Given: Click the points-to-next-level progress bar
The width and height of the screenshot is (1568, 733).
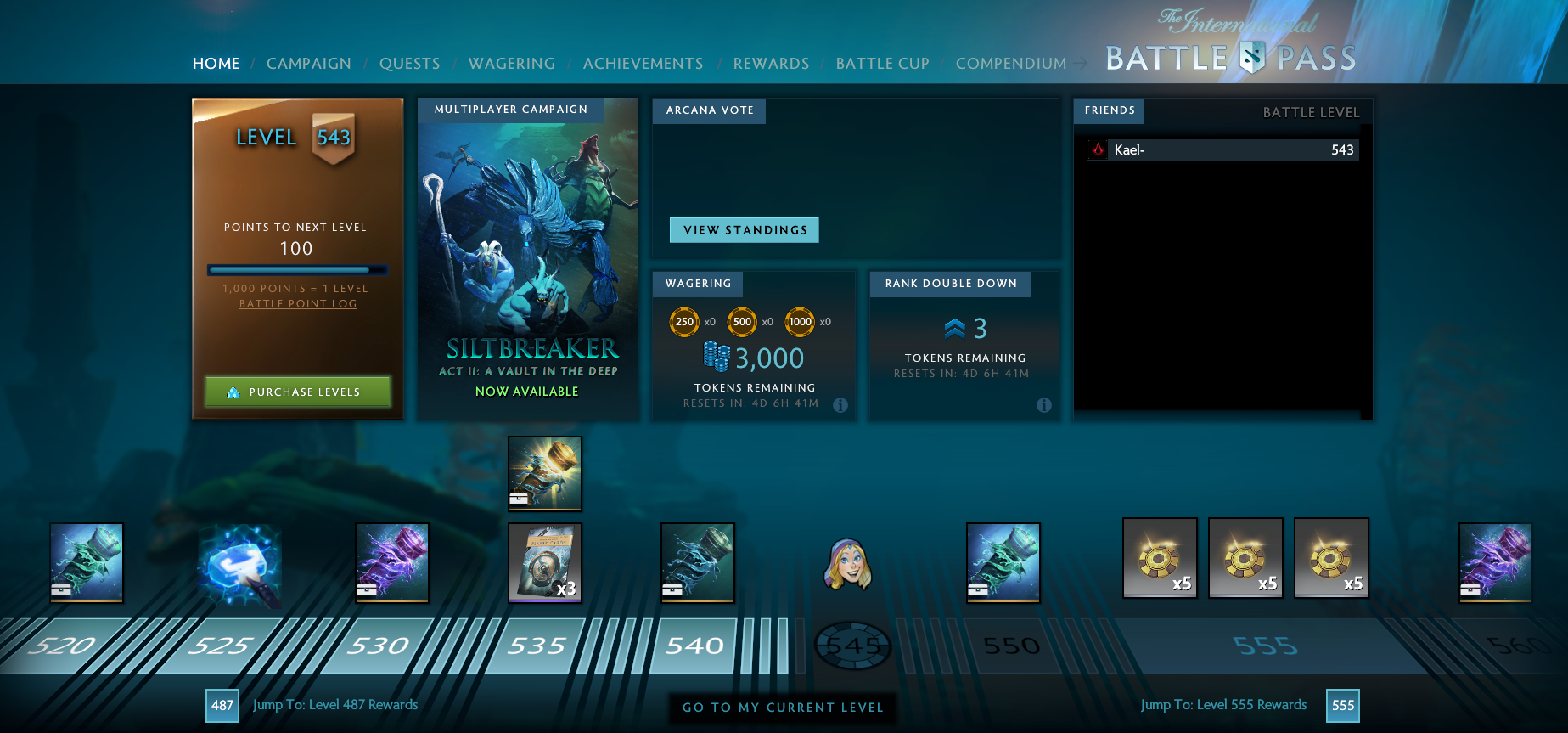Looking at the screenshot, I should coord(297,269).
